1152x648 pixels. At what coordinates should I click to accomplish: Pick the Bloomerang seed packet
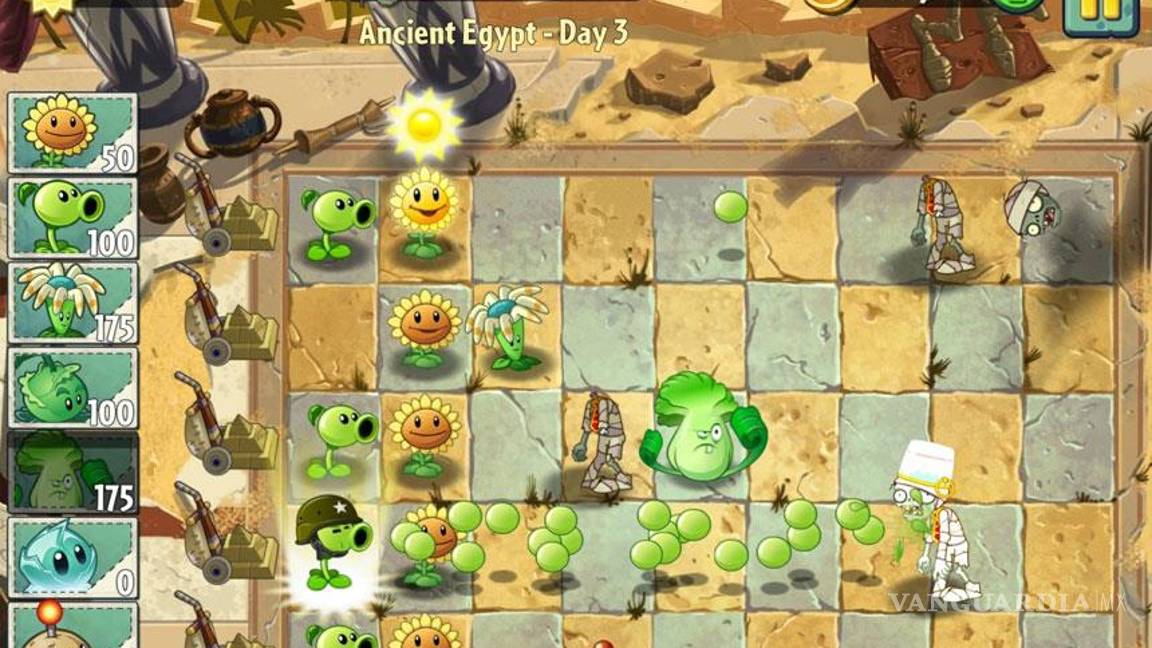tap(72, 302)
